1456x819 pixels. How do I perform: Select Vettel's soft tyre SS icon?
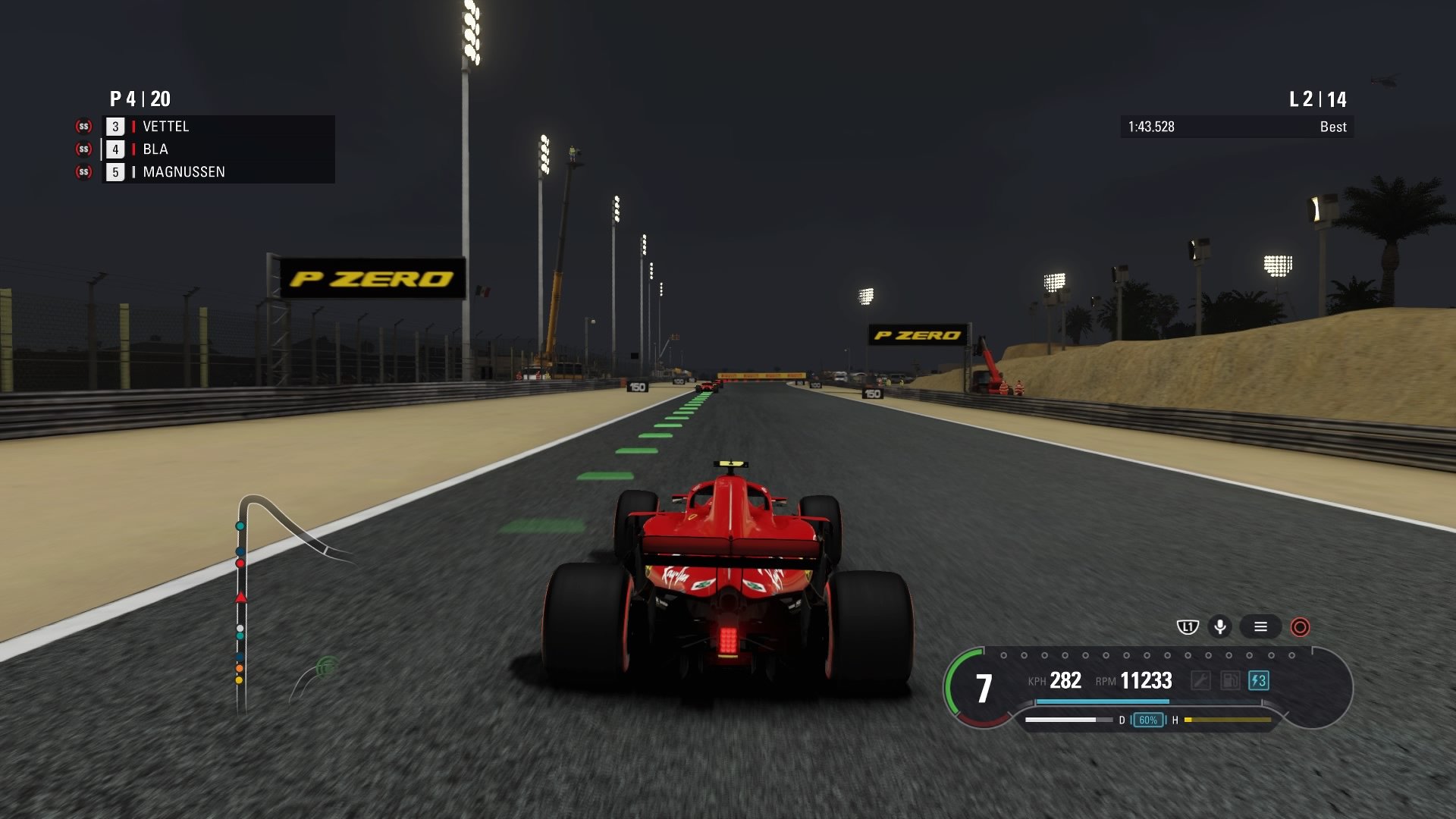point(82,127)
